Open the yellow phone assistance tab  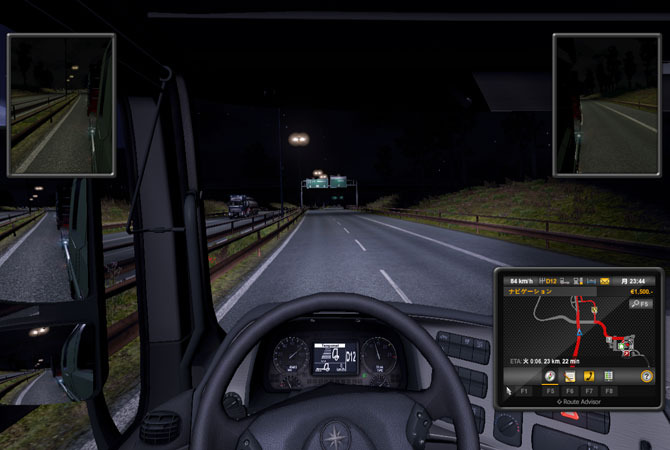point(589,376)
